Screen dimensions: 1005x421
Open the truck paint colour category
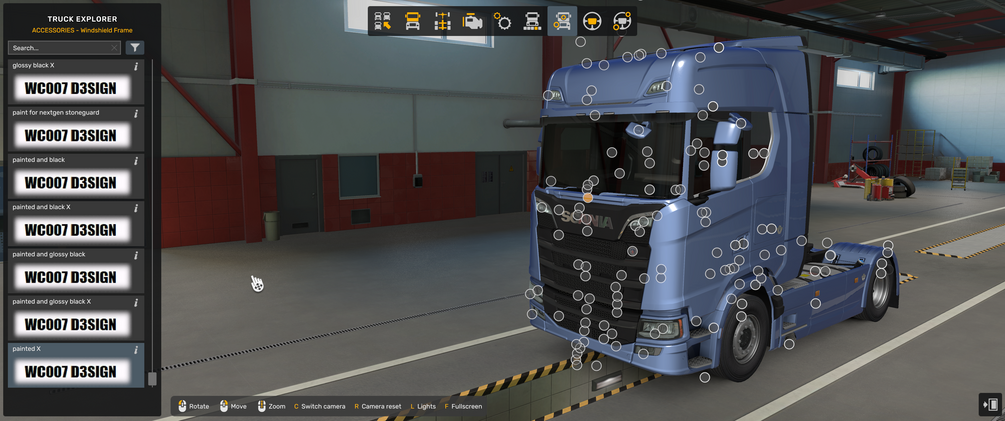click(532, 21)
